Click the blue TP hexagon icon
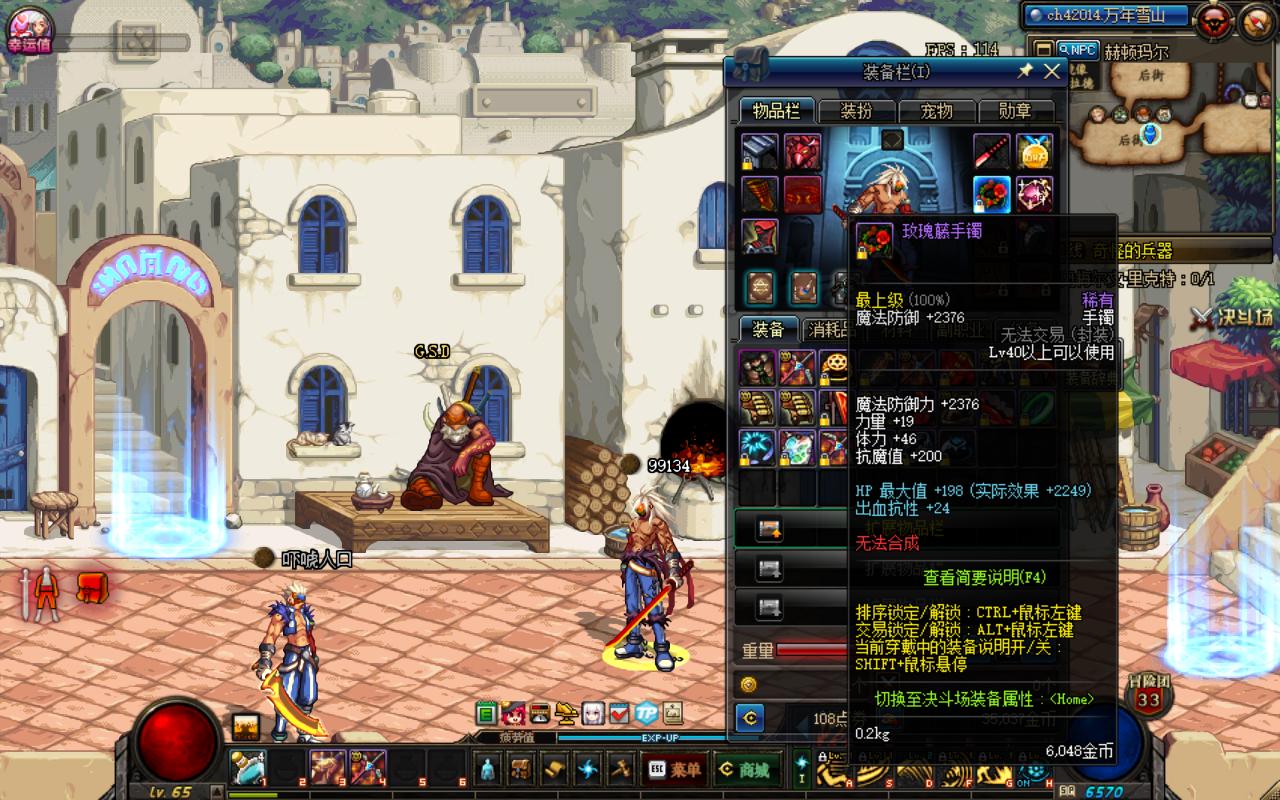Image resolution: width=1280 pixels, height=800 pixels. pyautogui.click(x=646, y=713)
